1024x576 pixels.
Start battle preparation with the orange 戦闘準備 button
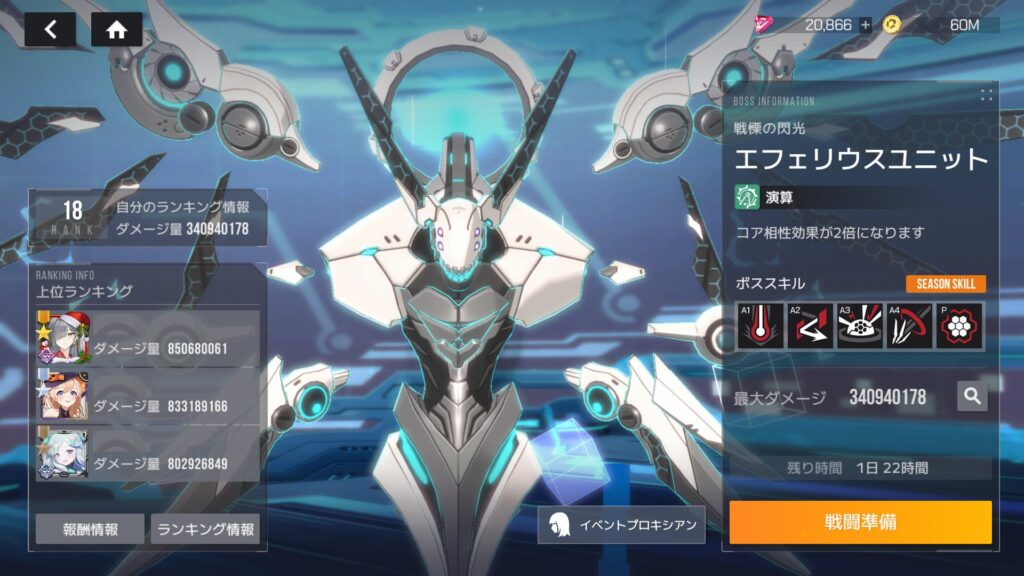point(860,522)
